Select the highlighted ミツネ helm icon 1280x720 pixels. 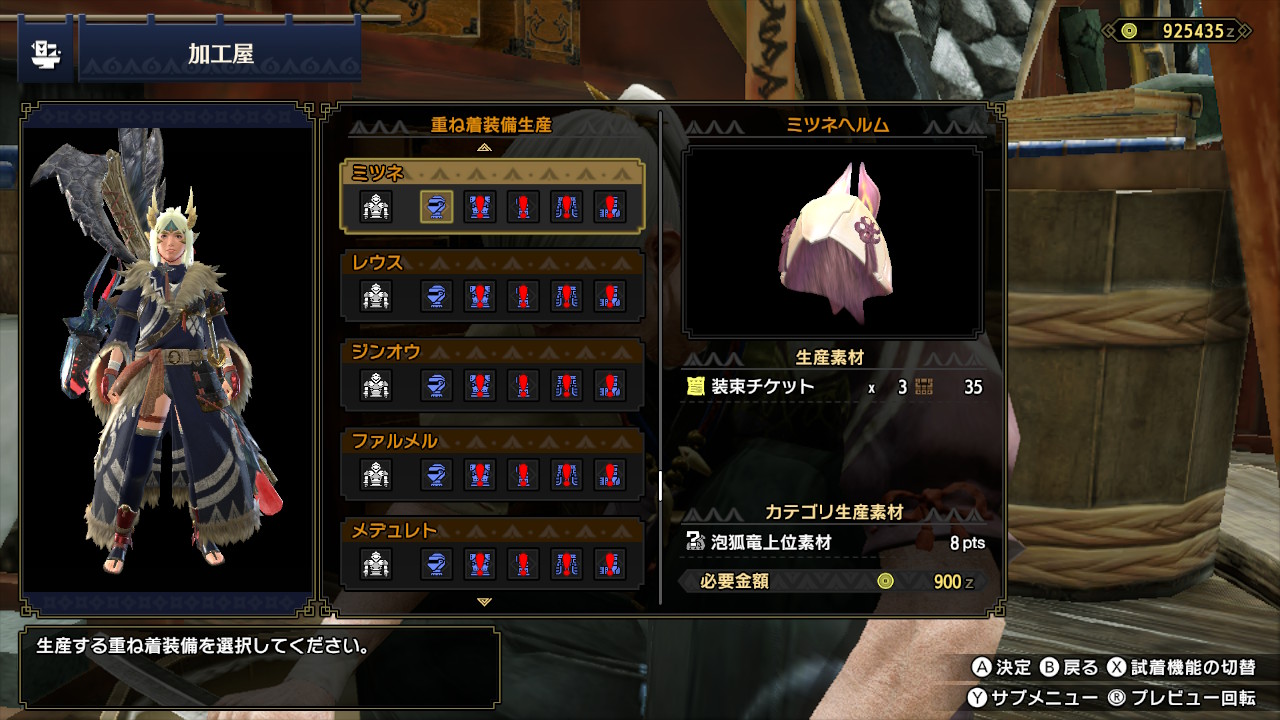click(x=436, y=208)
